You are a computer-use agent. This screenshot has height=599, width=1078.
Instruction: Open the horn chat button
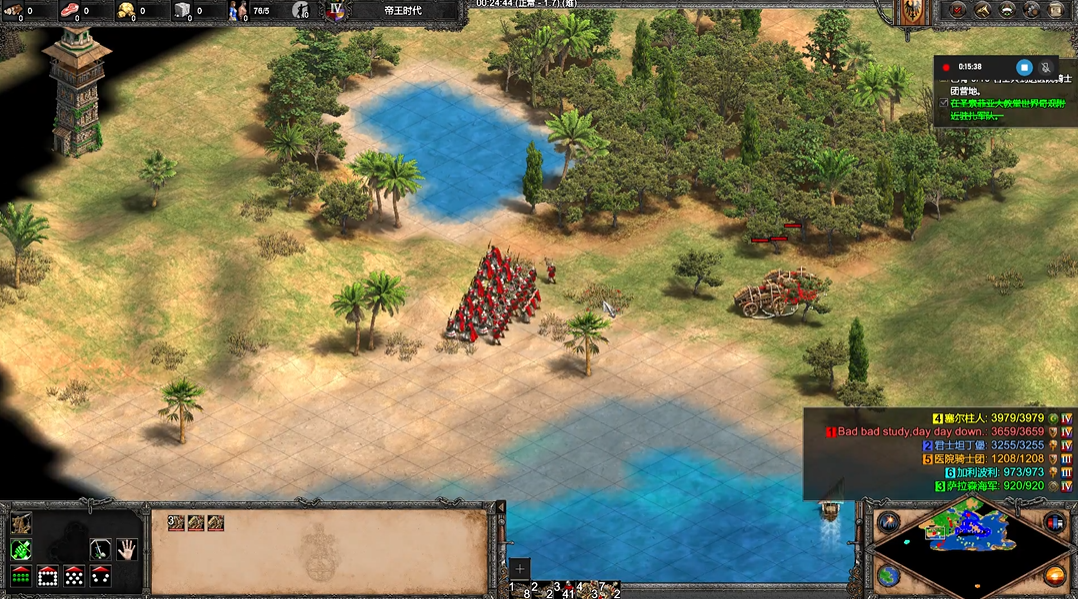tap(982, 10)
